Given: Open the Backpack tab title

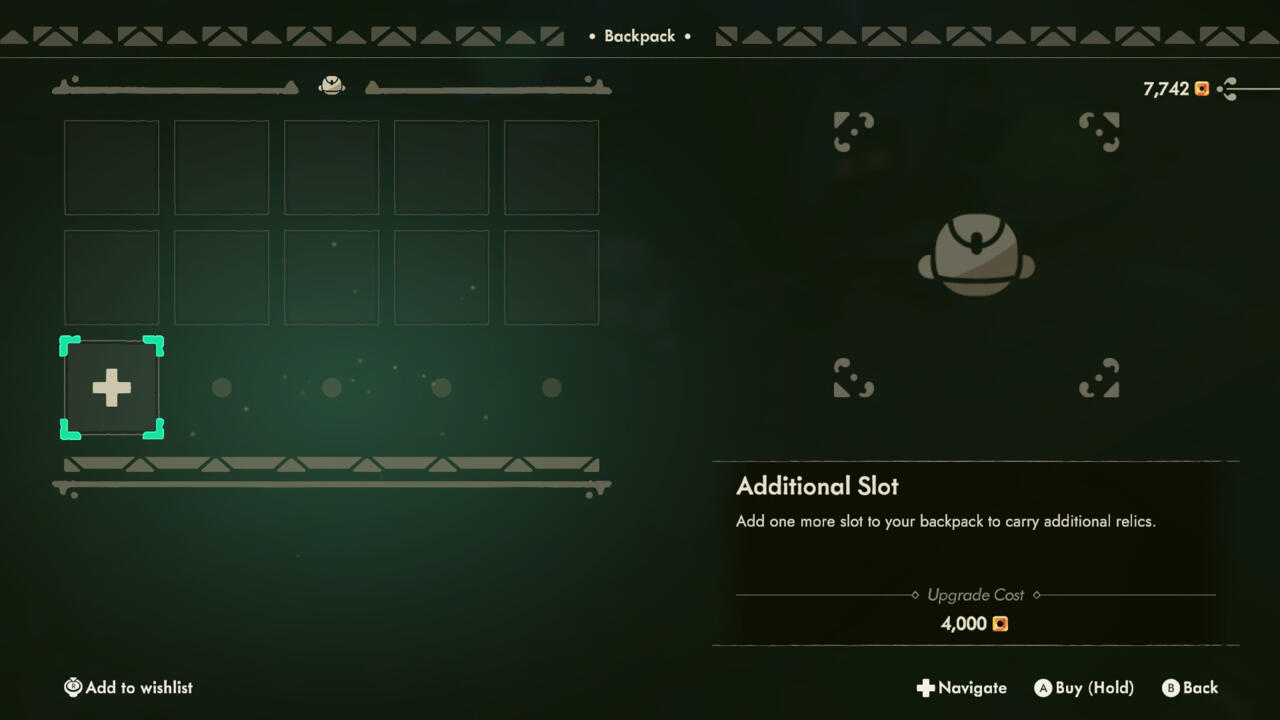Looking at the screenshot, I should pyautogui.click(x=639, y=35).
